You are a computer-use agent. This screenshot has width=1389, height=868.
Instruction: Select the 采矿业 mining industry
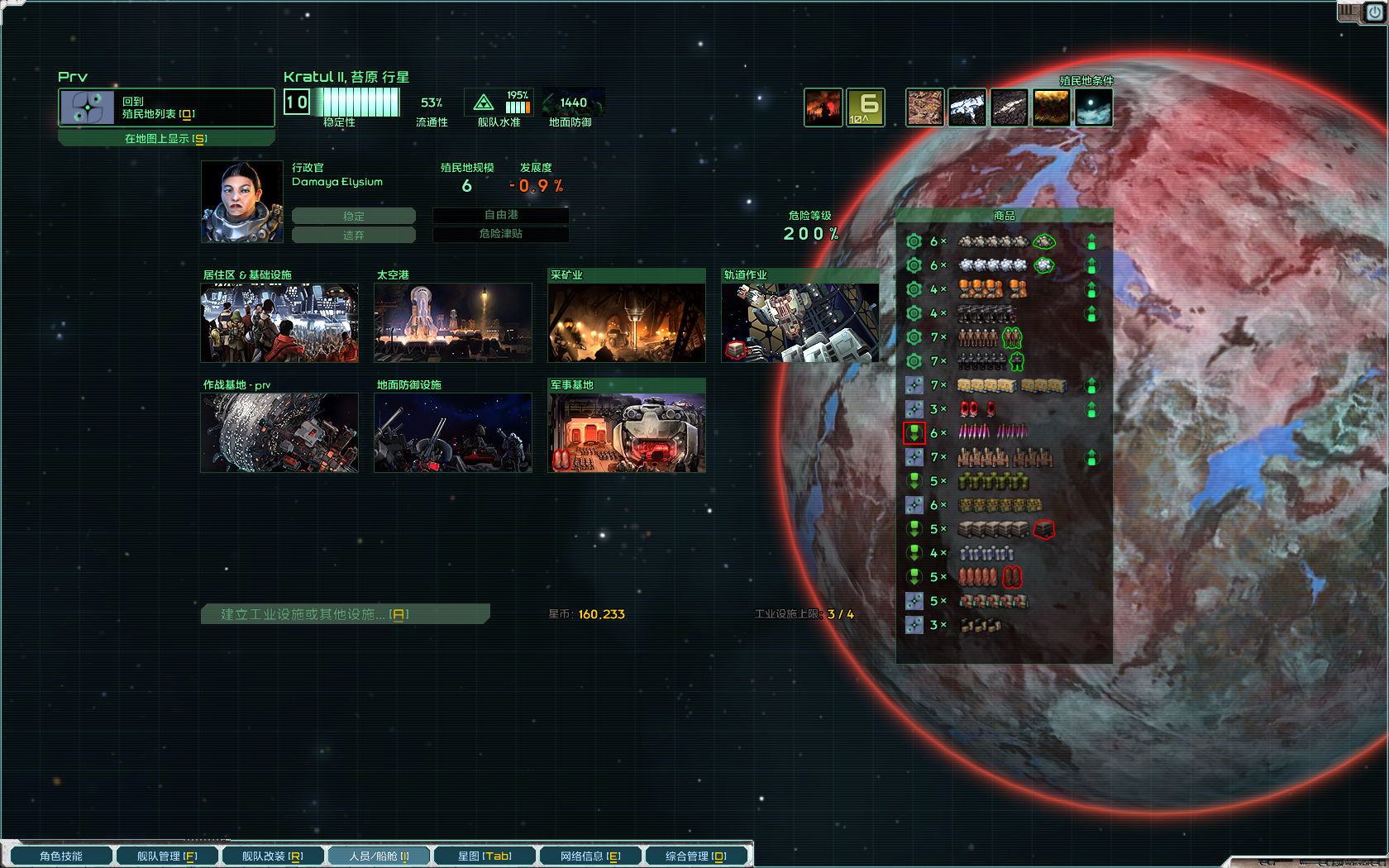point(627,322)
